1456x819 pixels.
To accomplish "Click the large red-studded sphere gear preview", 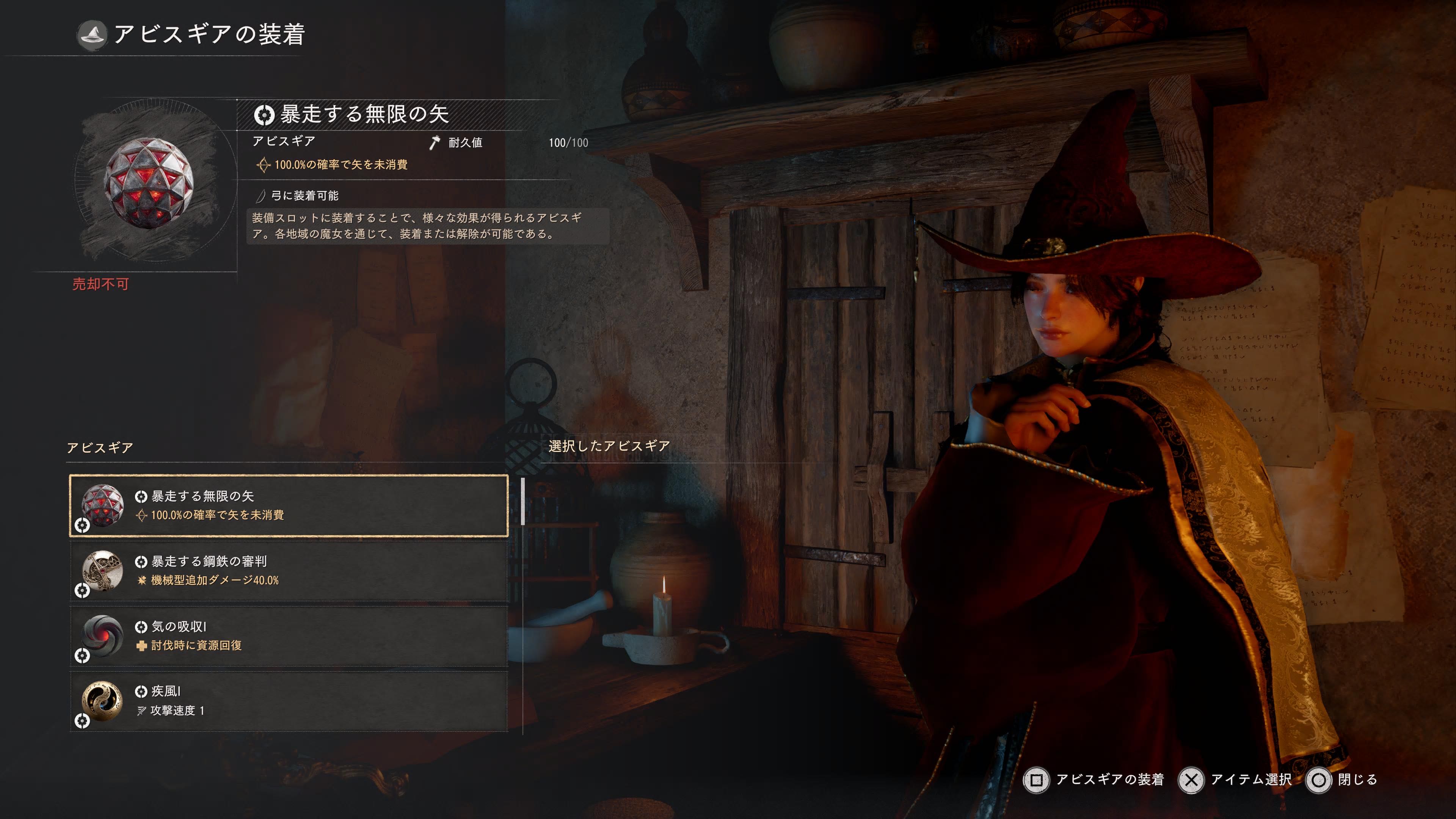I will point(149,182).
